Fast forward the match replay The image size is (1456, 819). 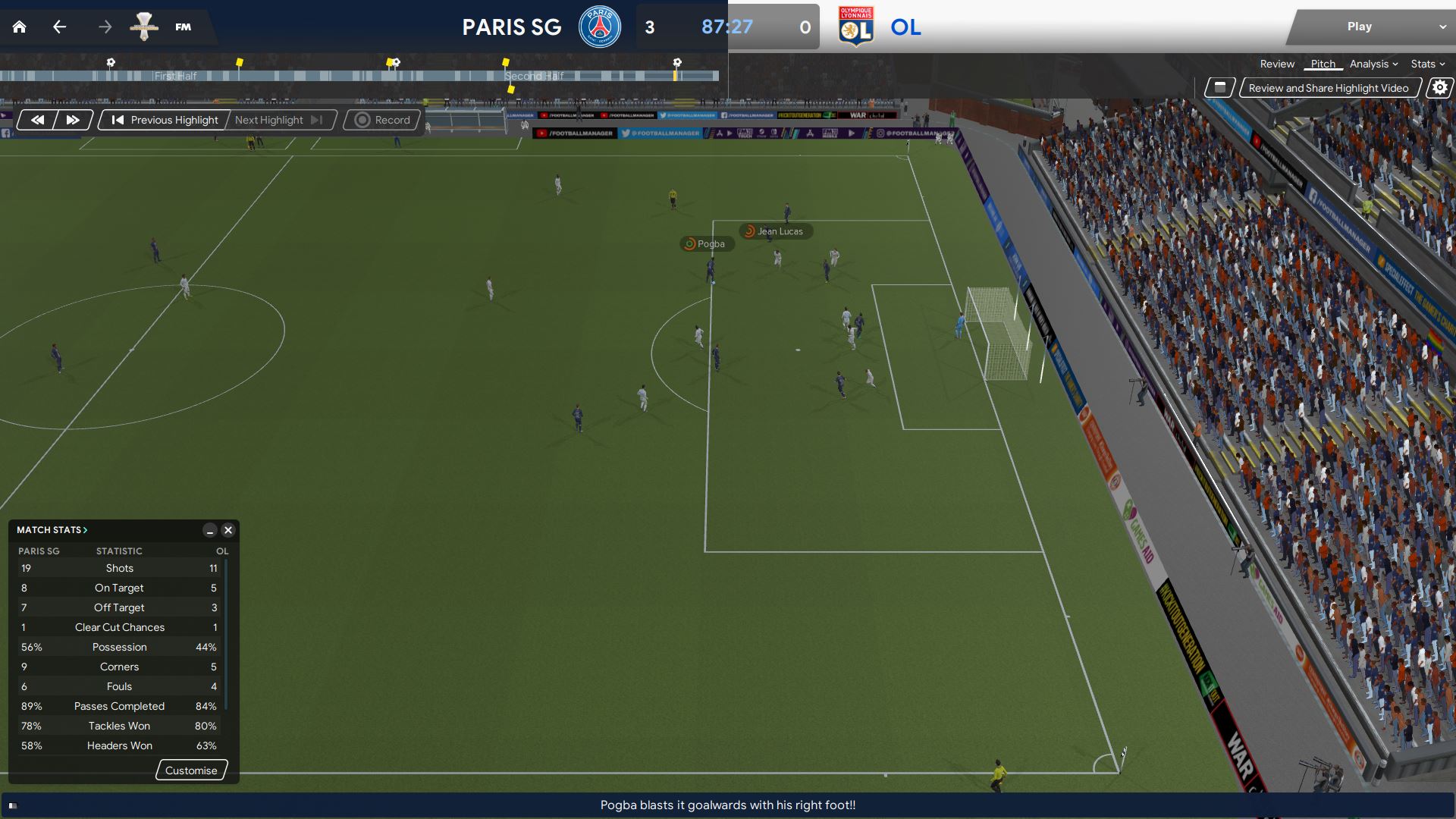tap(73, 120)
